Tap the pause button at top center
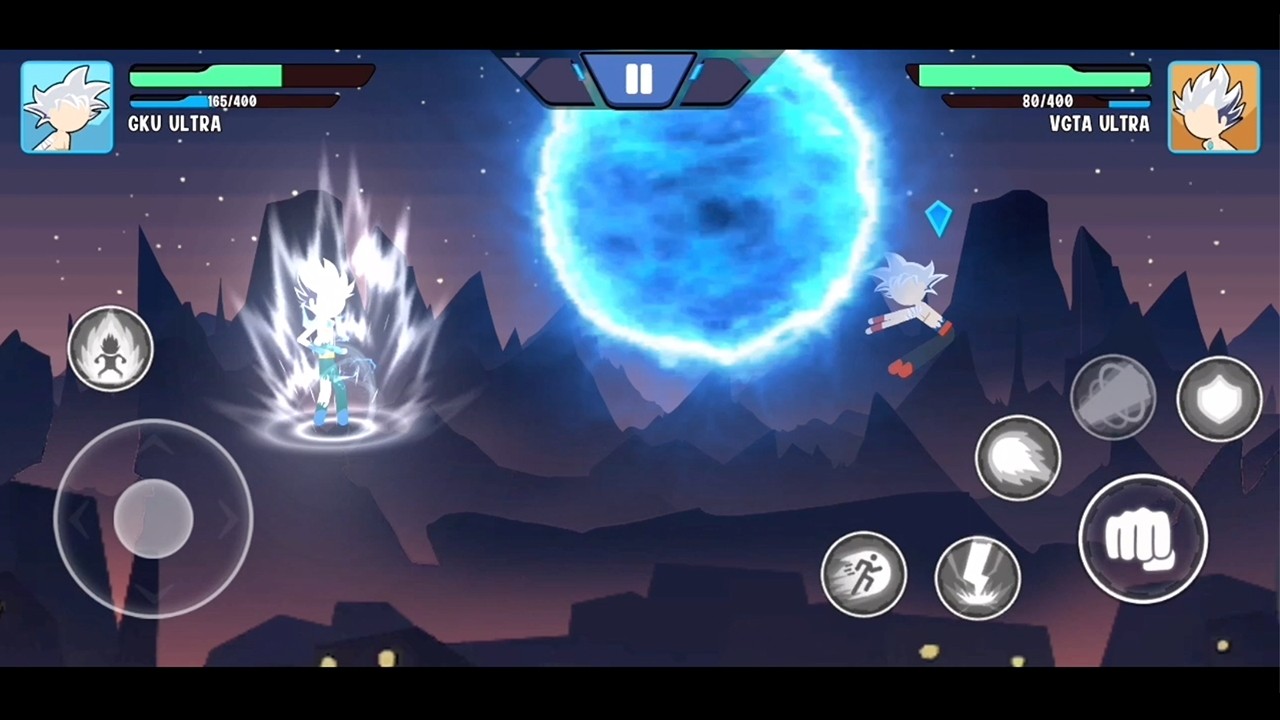Screen dimensions: 1280x720 (639, 79)
